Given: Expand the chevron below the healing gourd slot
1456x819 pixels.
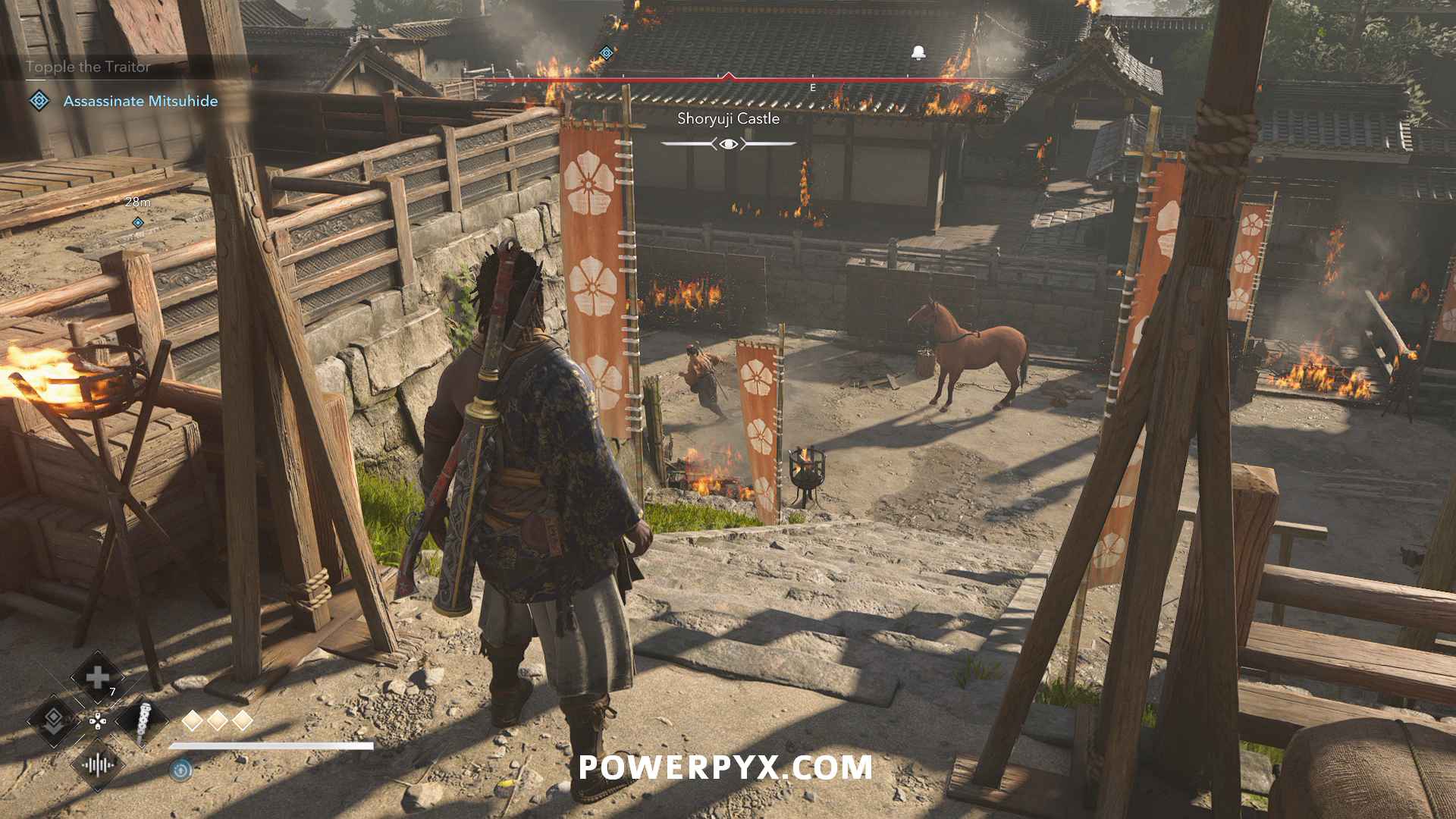Looking at the screenshot, I should [97, 702].
